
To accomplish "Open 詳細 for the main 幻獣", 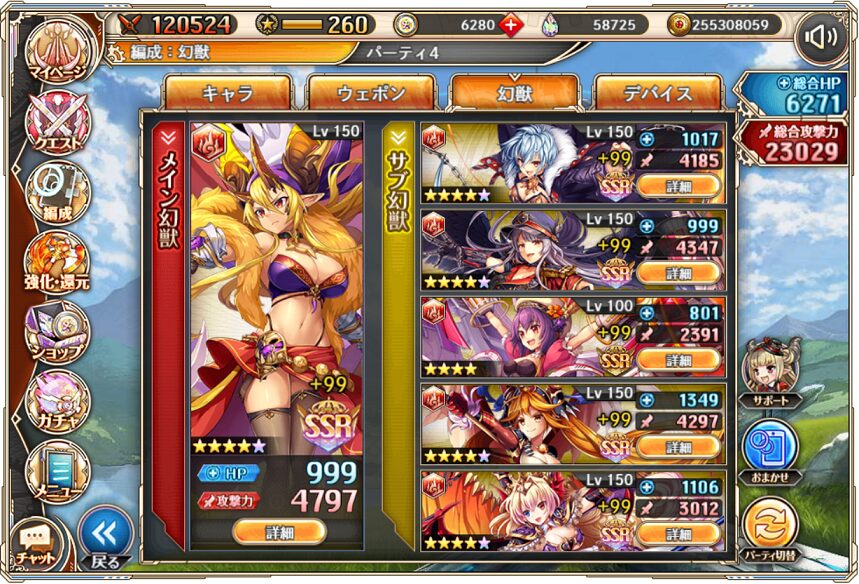I will click(279, 532).
